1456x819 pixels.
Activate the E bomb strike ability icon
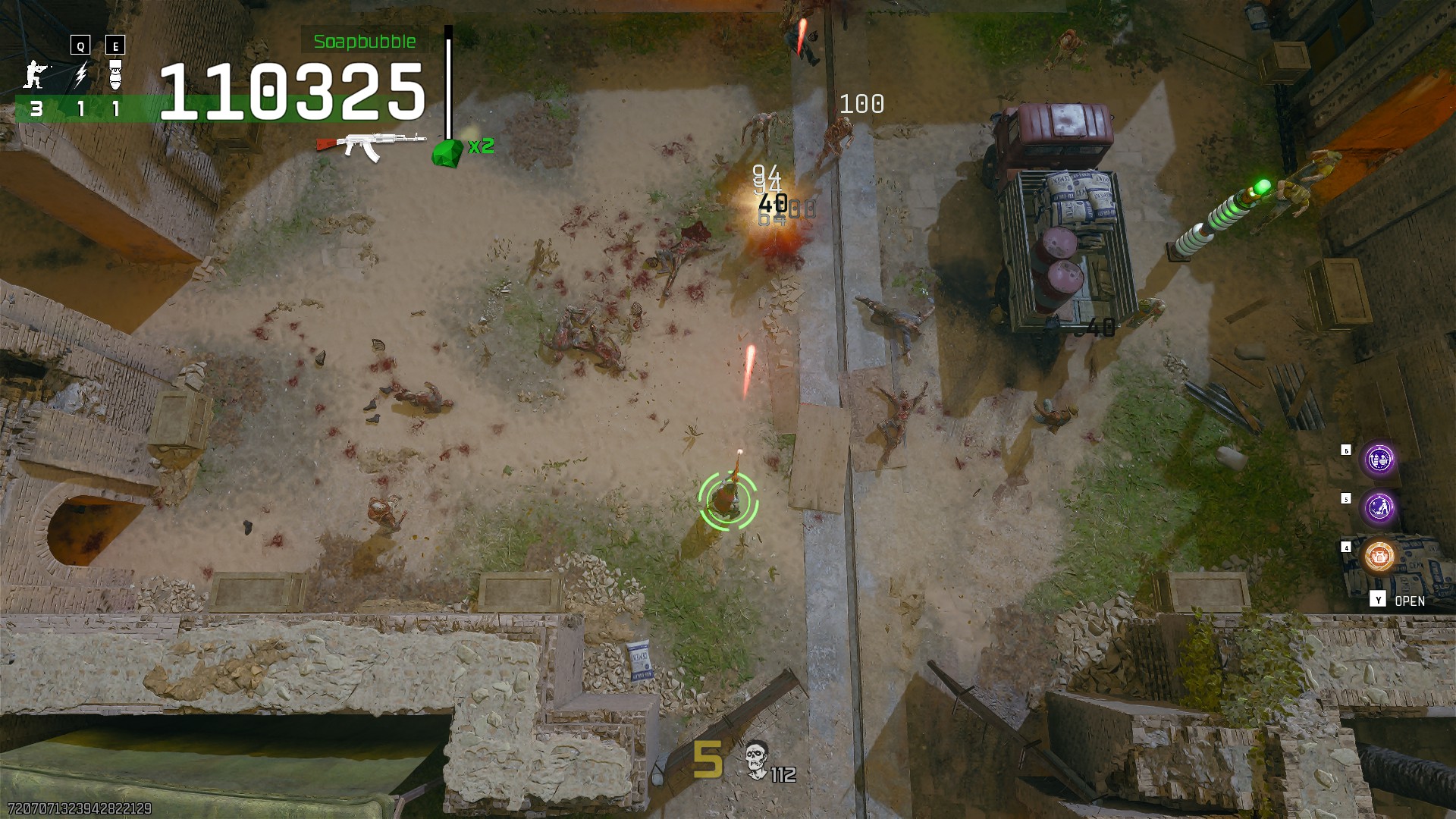[x=114, y=76]
